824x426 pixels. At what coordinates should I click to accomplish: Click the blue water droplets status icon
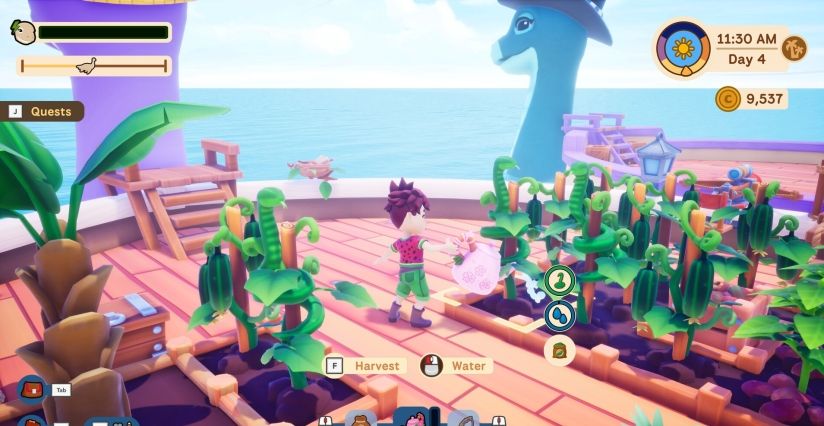coord(559,316)
